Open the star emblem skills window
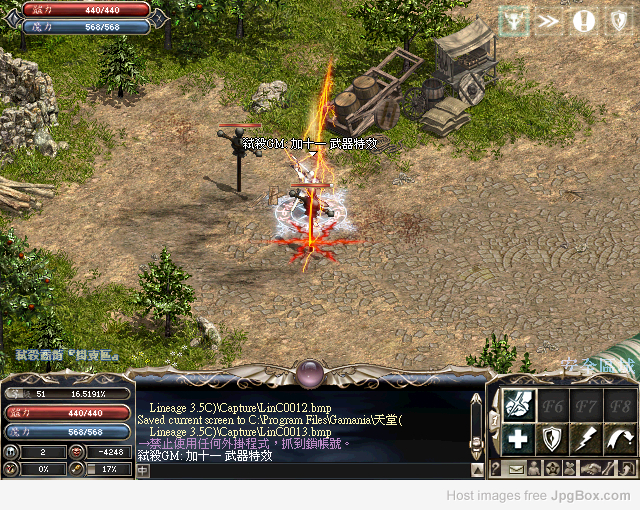Image resolution: width=640 pixels, height=510 pixels. [x=552, y=469]
